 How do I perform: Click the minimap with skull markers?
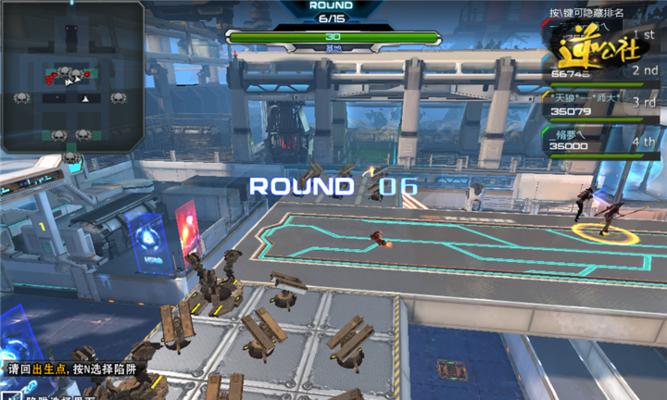coord(72,77)
